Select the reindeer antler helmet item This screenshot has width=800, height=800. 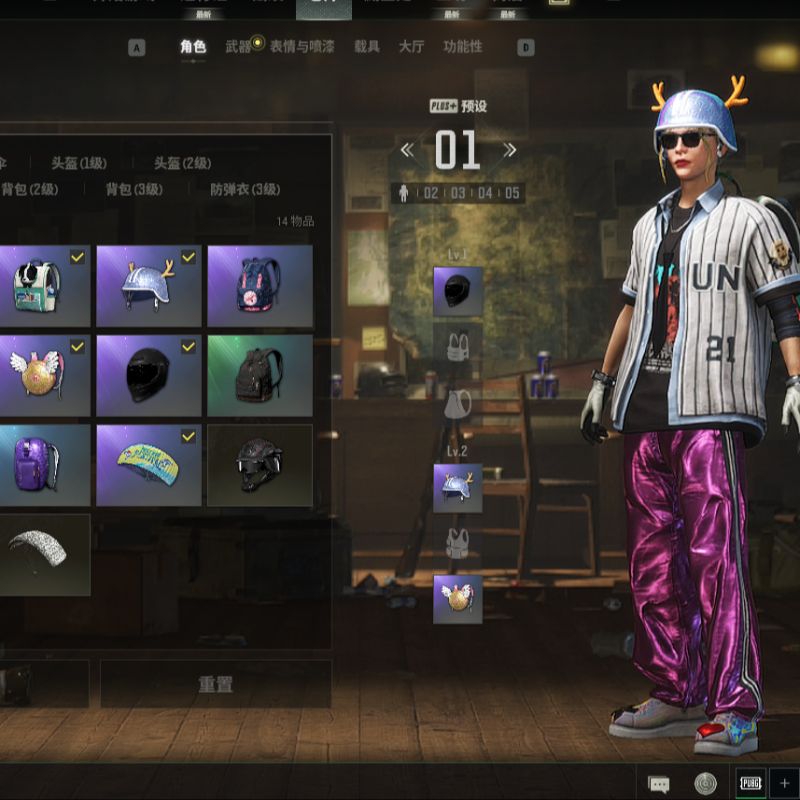pyautogui.click(x=148, y=286)
